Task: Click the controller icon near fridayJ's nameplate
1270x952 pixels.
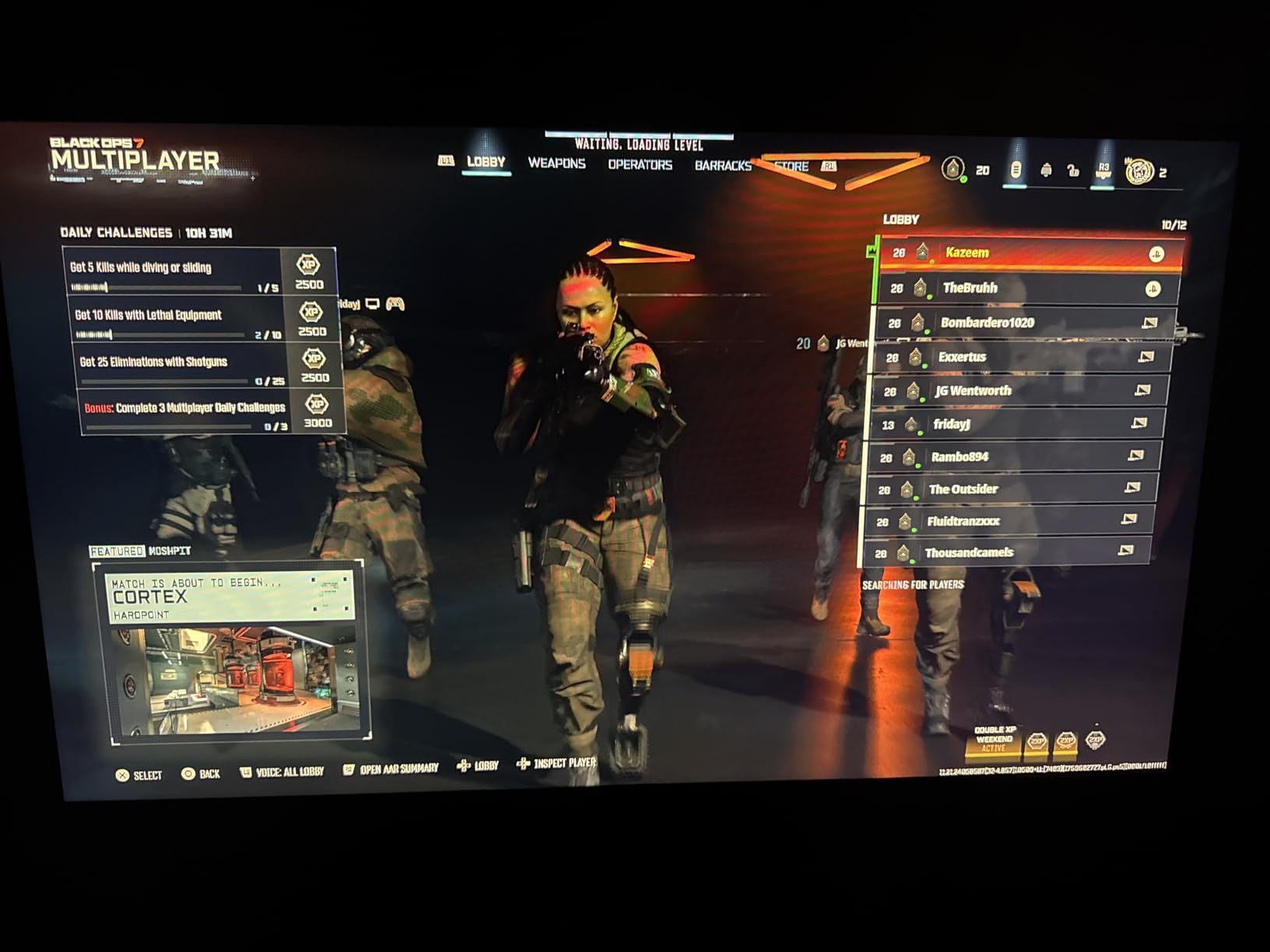Action: [396, 303]
